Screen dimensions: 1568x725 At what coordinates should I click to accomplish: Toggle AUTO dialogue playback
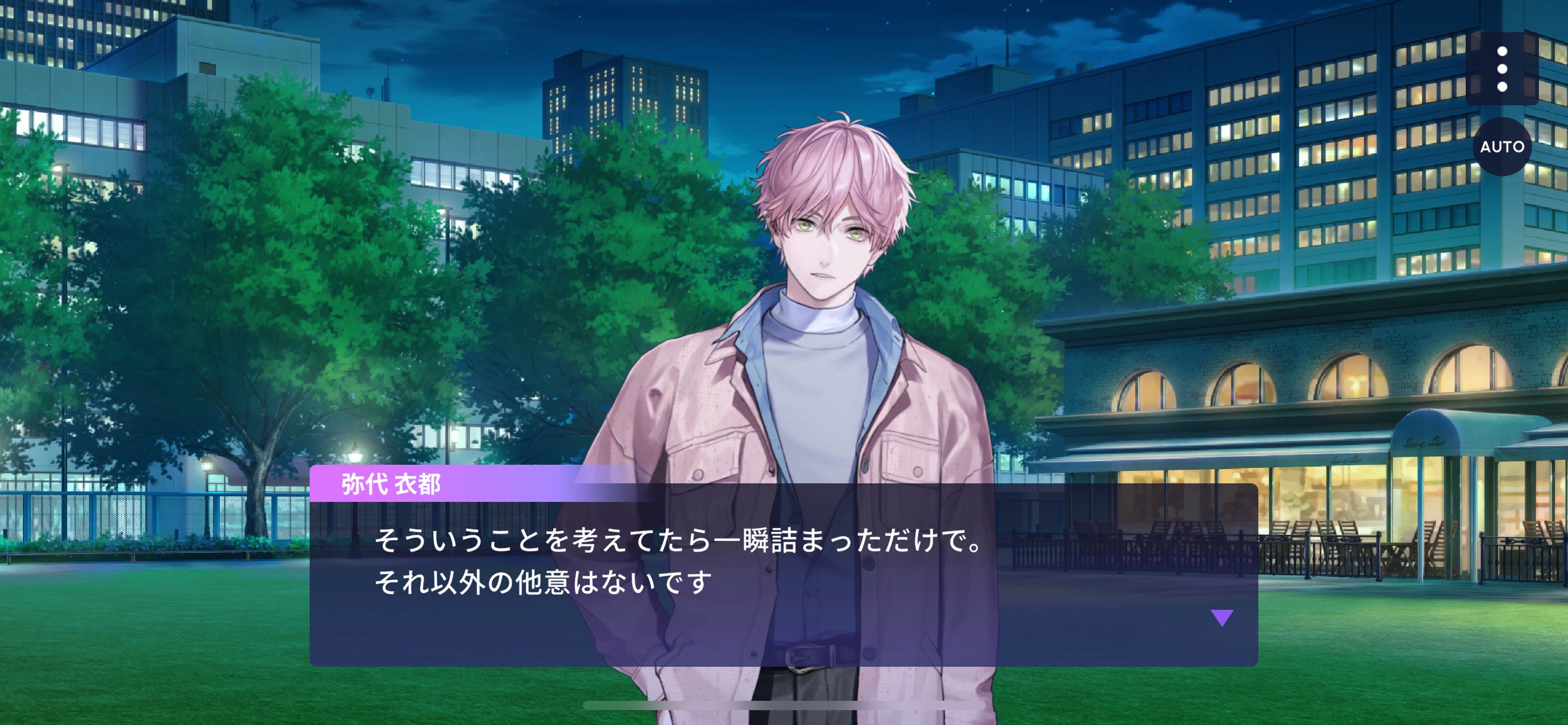click(x=1502, y=147)
